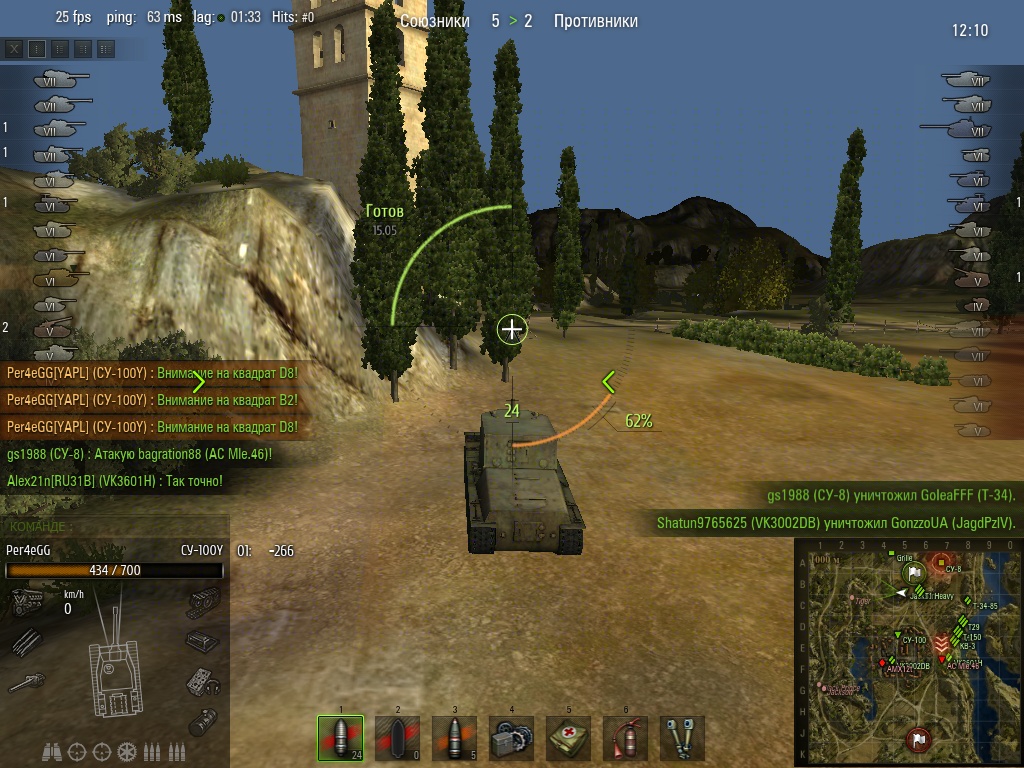
Task: Click the ammo rack module status icon
Action: [x=26, y=642]
